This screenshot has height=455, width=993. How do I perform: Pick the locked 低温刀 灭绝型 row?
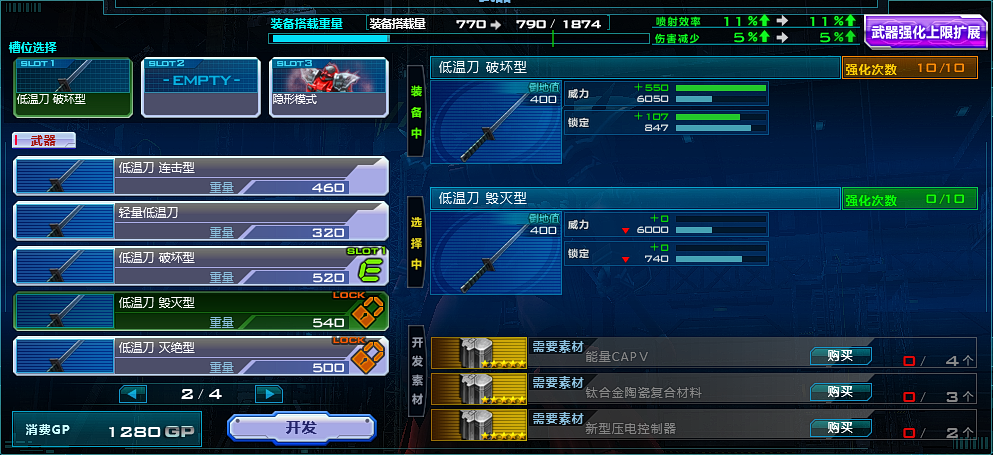coord(200,356)
